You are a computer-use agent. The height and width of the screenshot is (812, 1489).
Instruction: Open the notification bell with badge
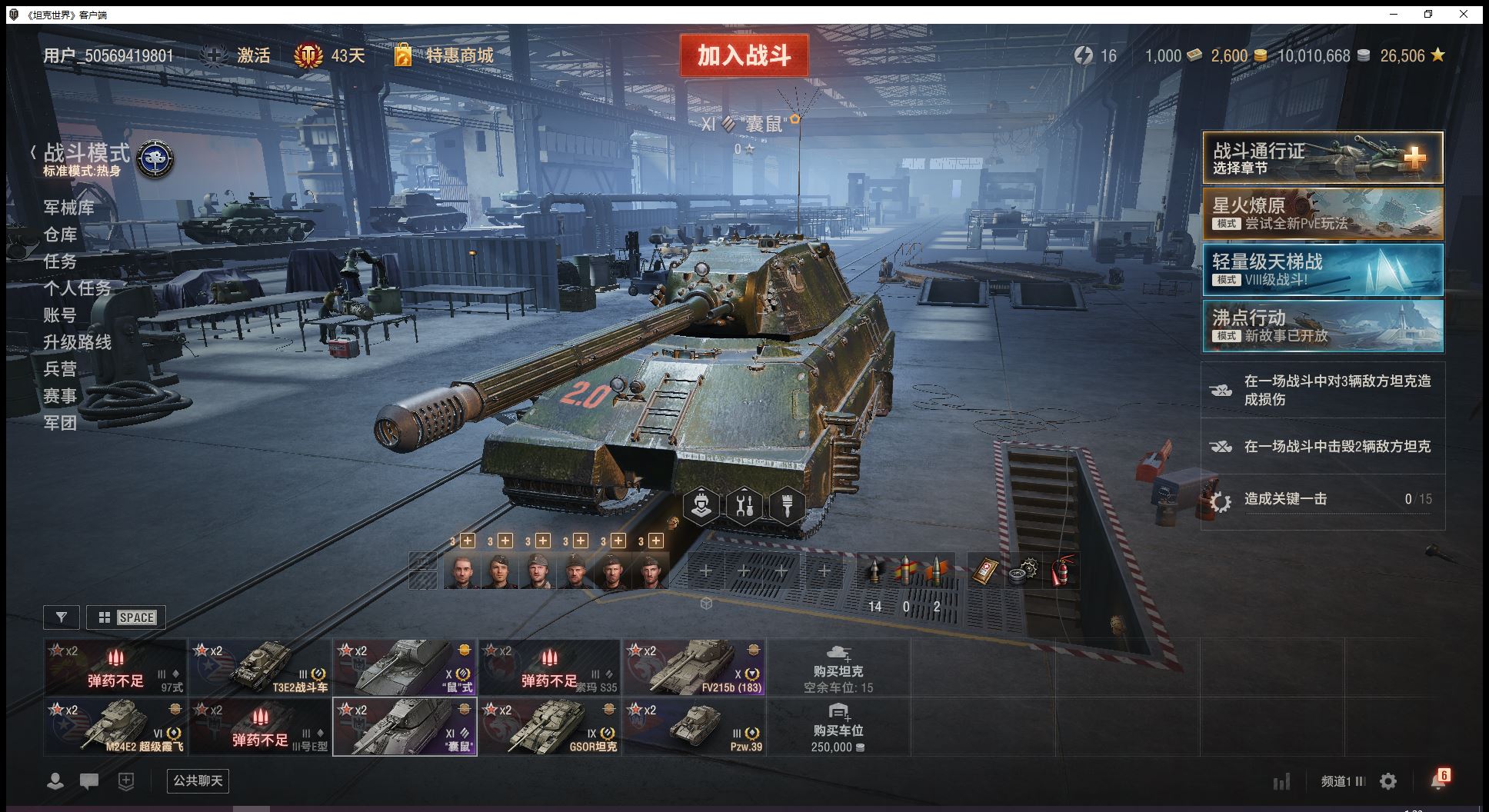[1437, 780]
